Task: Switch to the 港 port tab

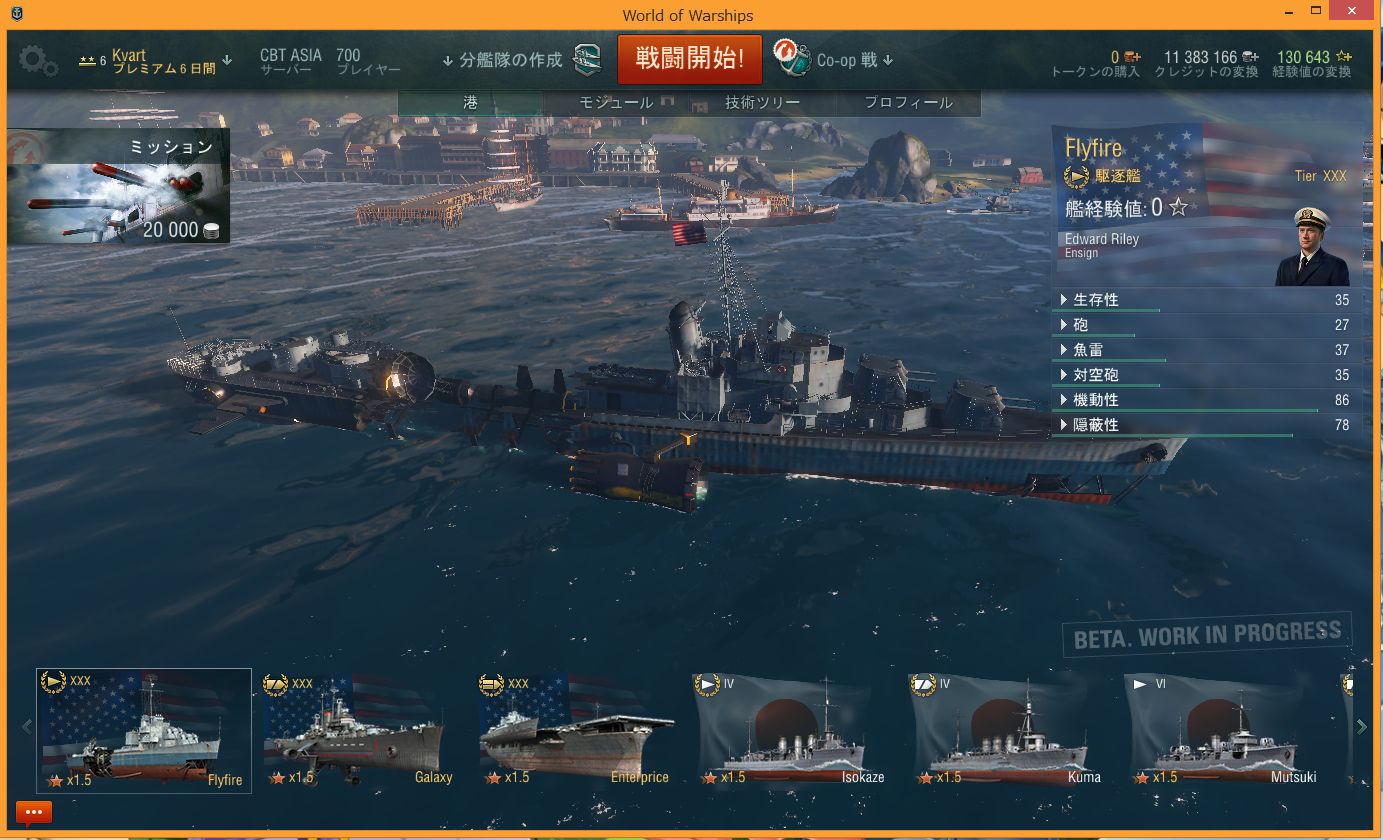Action: pos(470,103)
